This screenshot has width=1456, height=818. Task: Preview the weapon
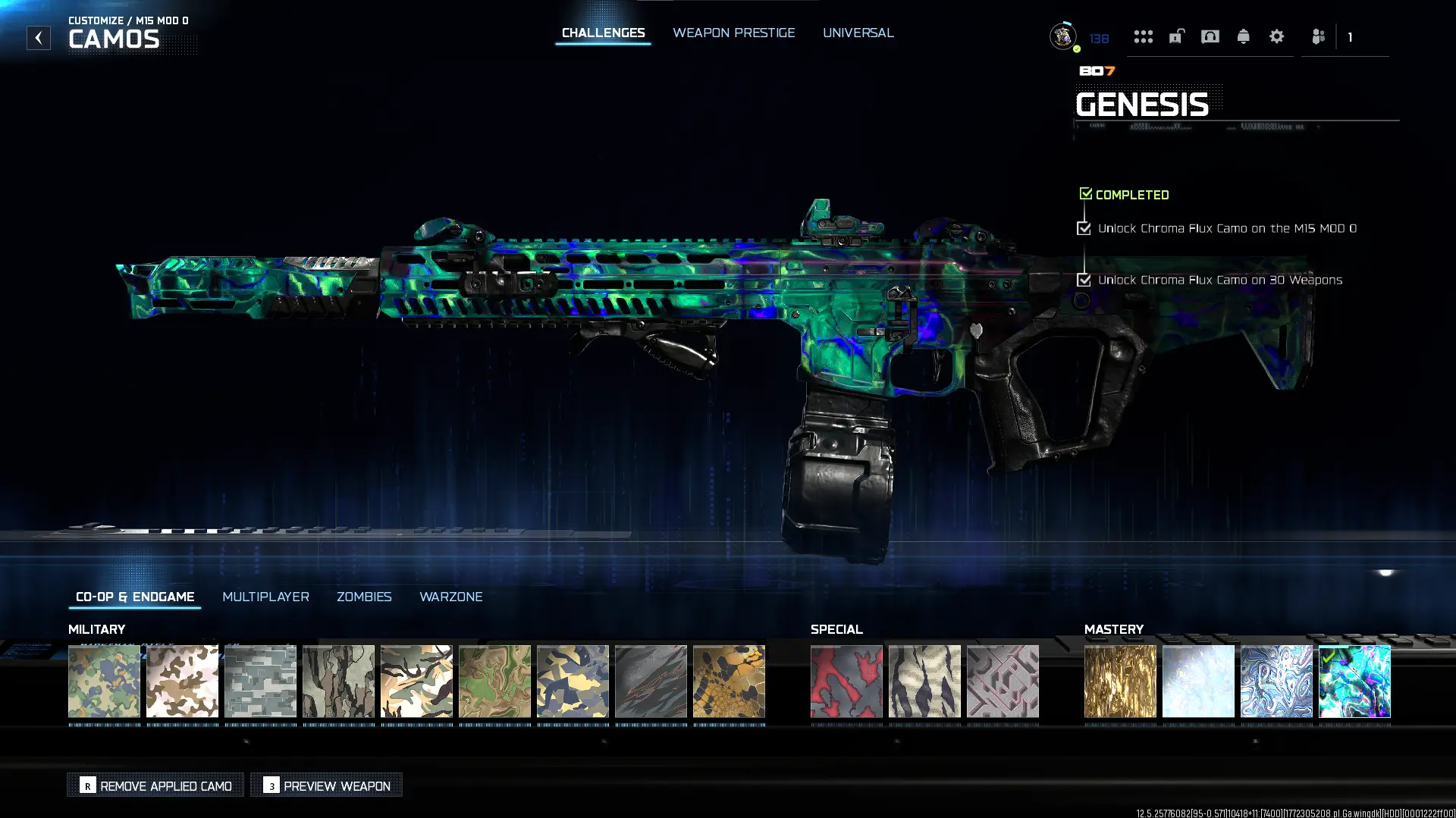click(x=327, y=785)
